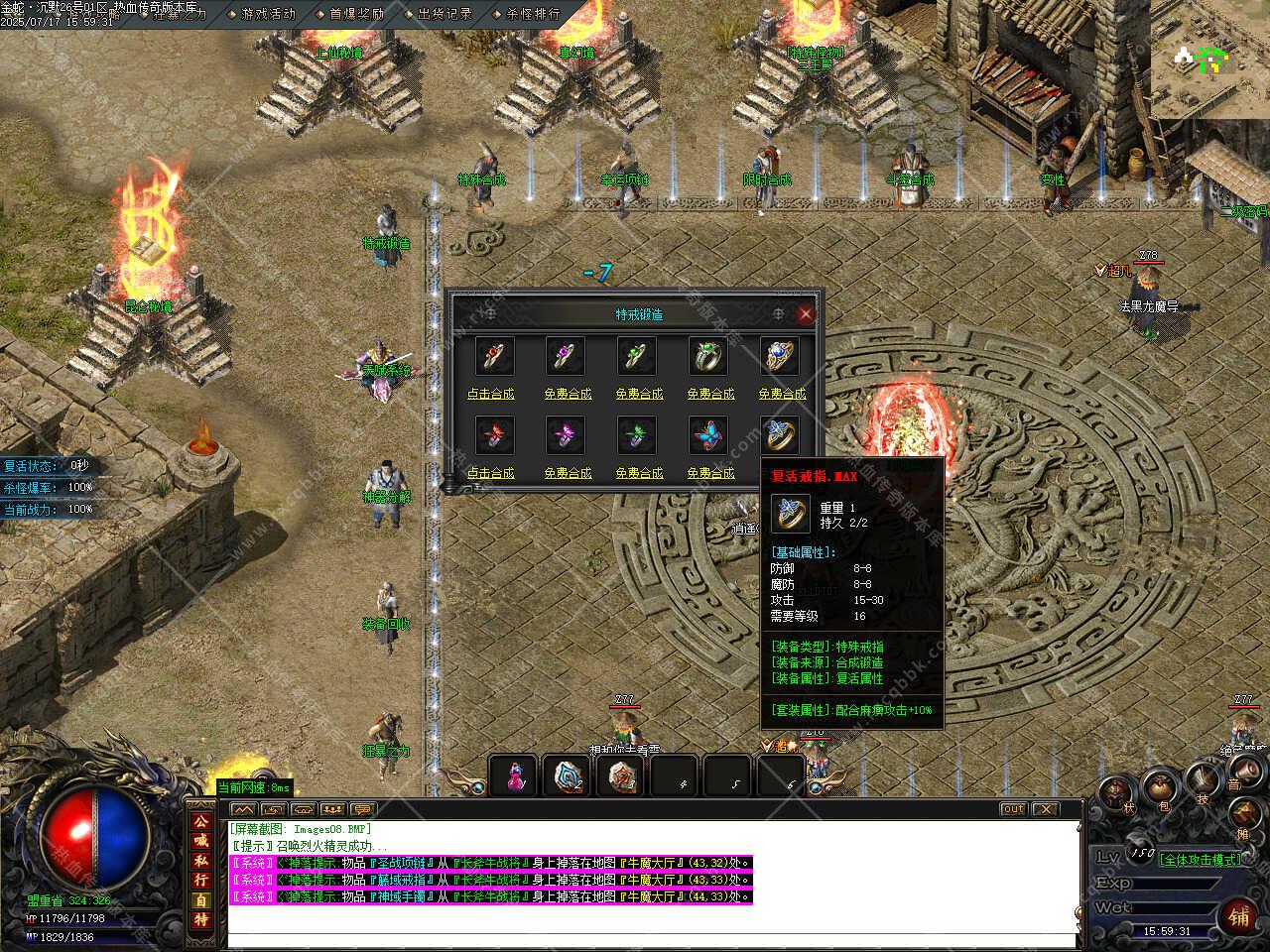Close the chat panel with the X button
The height and width of the screenshot is (952, 1270).
pos(1045,809)
